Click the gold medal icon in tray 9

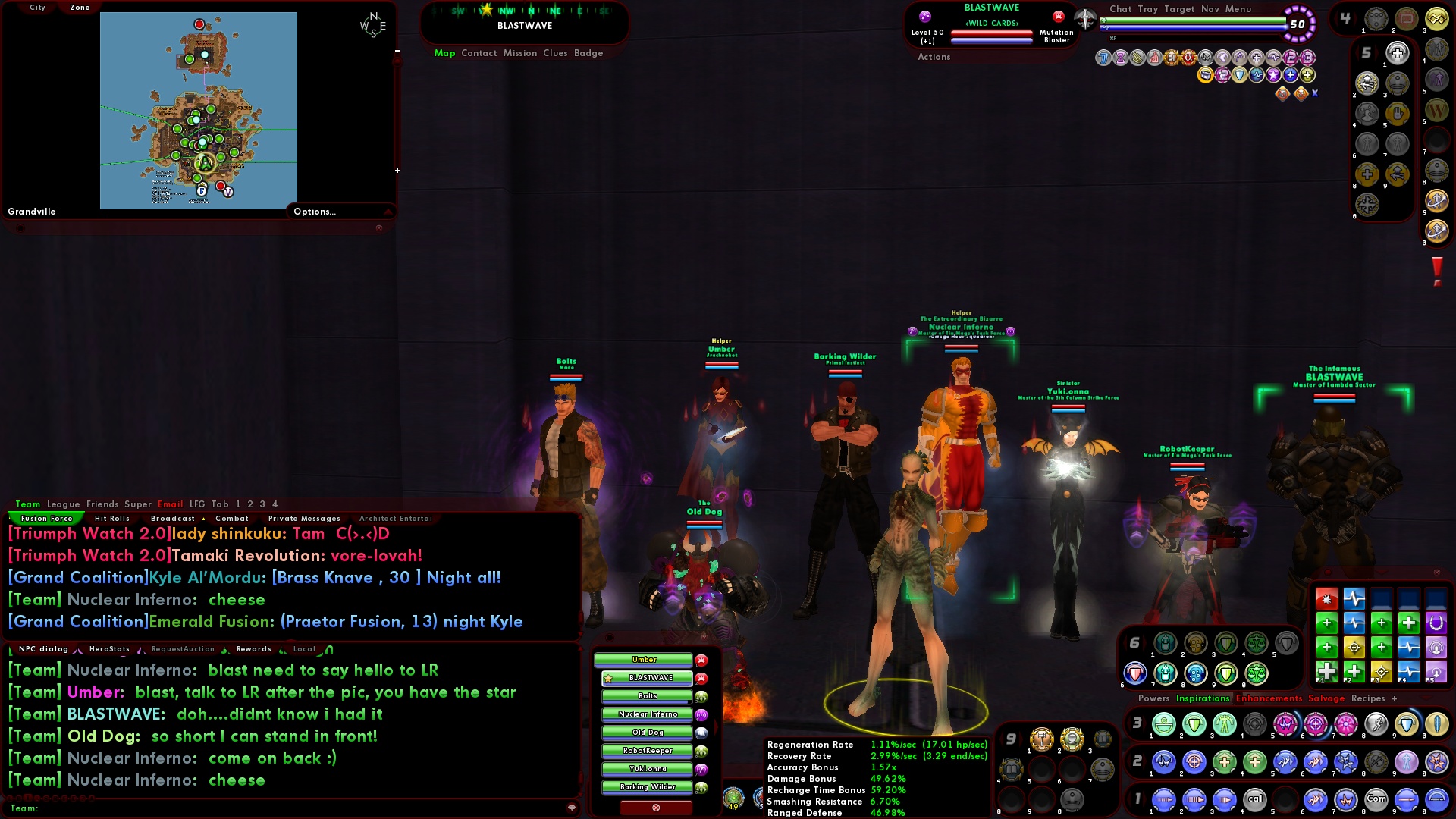pos(1042,739)
